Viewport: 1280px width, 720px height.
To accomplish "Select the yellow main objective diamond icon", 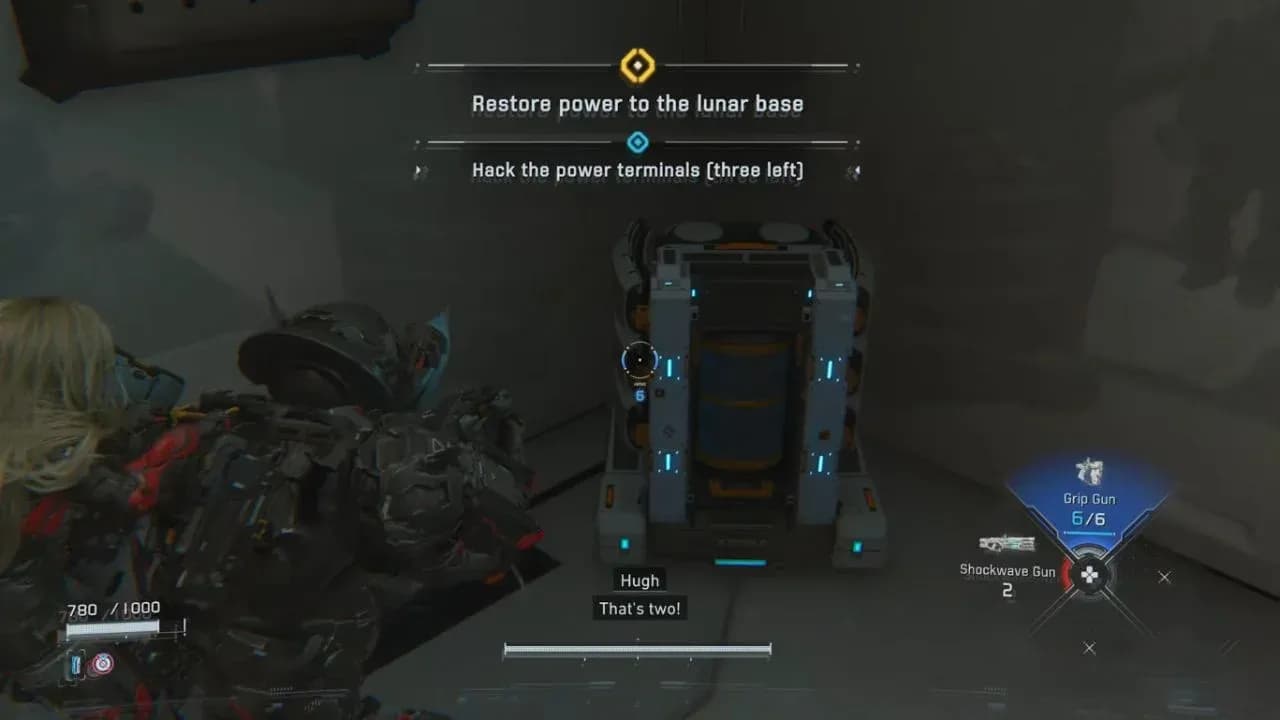I will (639, 66).
